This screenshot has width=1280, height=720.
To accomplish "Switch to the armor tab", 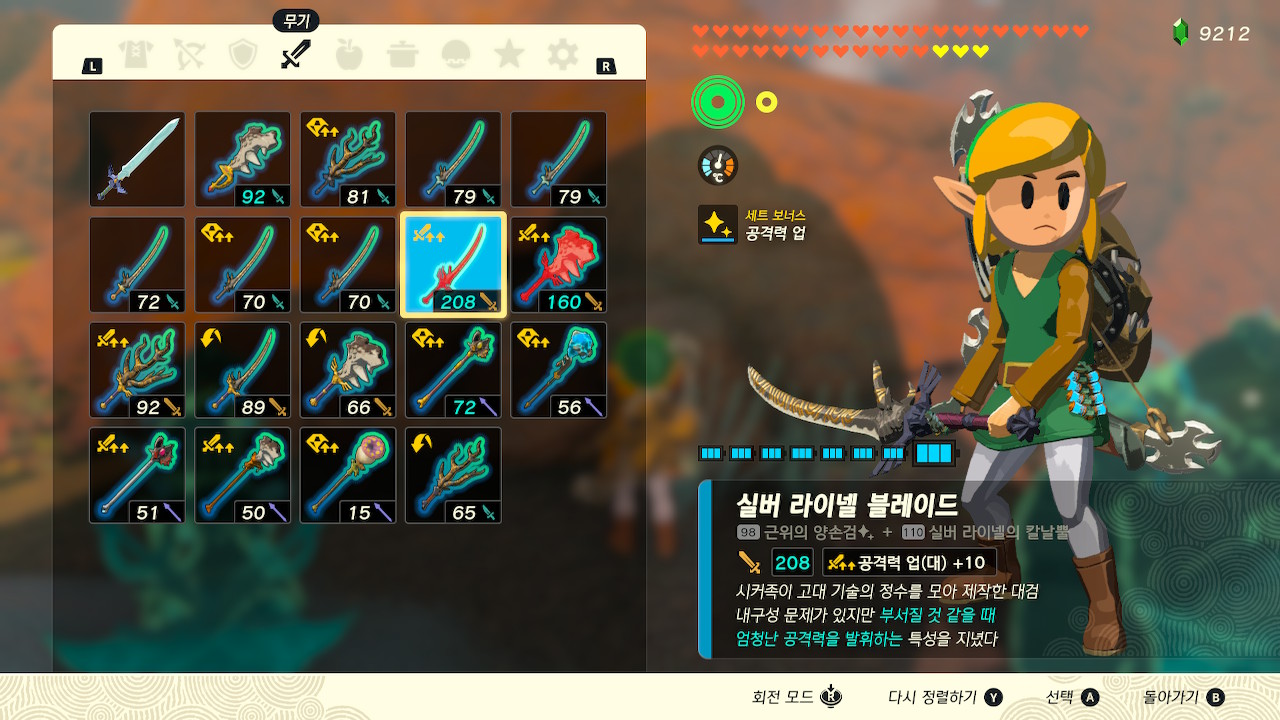I will pos(136,54).
